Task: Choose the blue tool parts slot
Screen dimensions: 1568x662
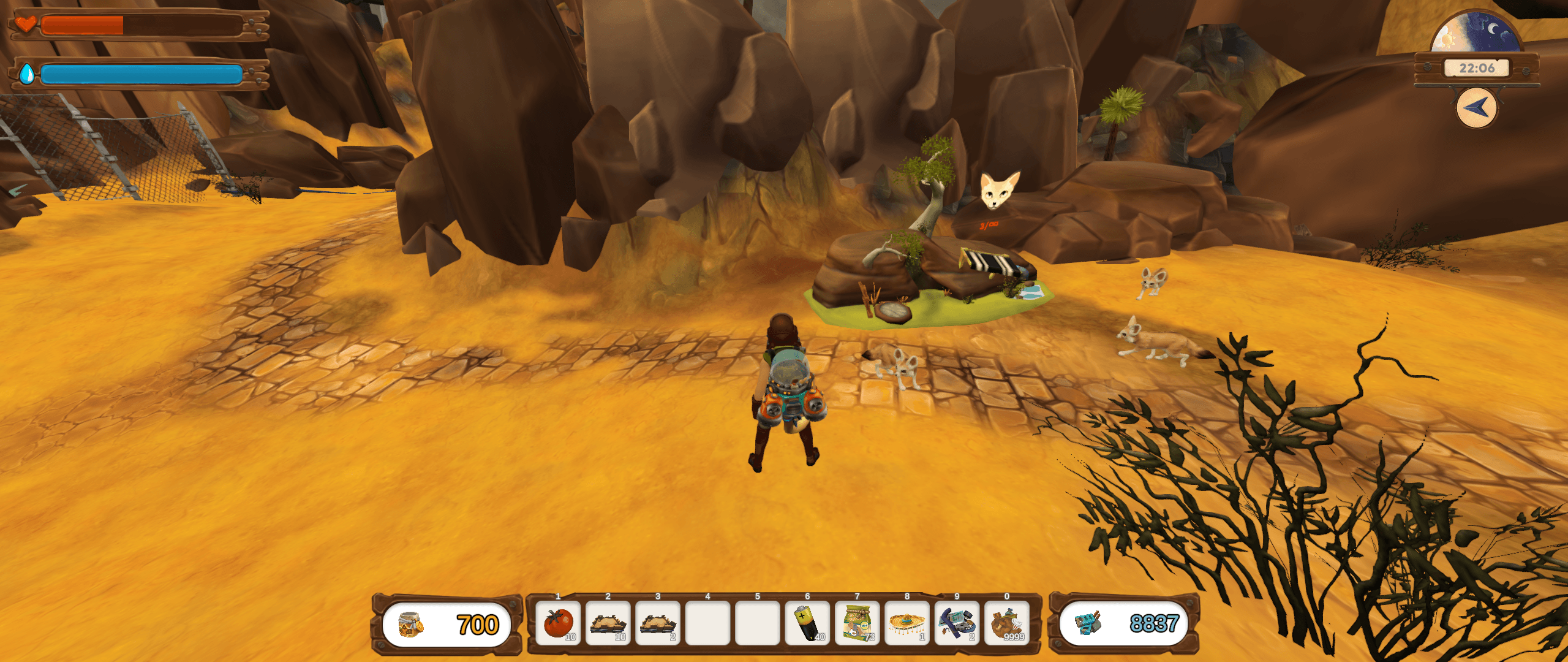Action: coord(957,623)
